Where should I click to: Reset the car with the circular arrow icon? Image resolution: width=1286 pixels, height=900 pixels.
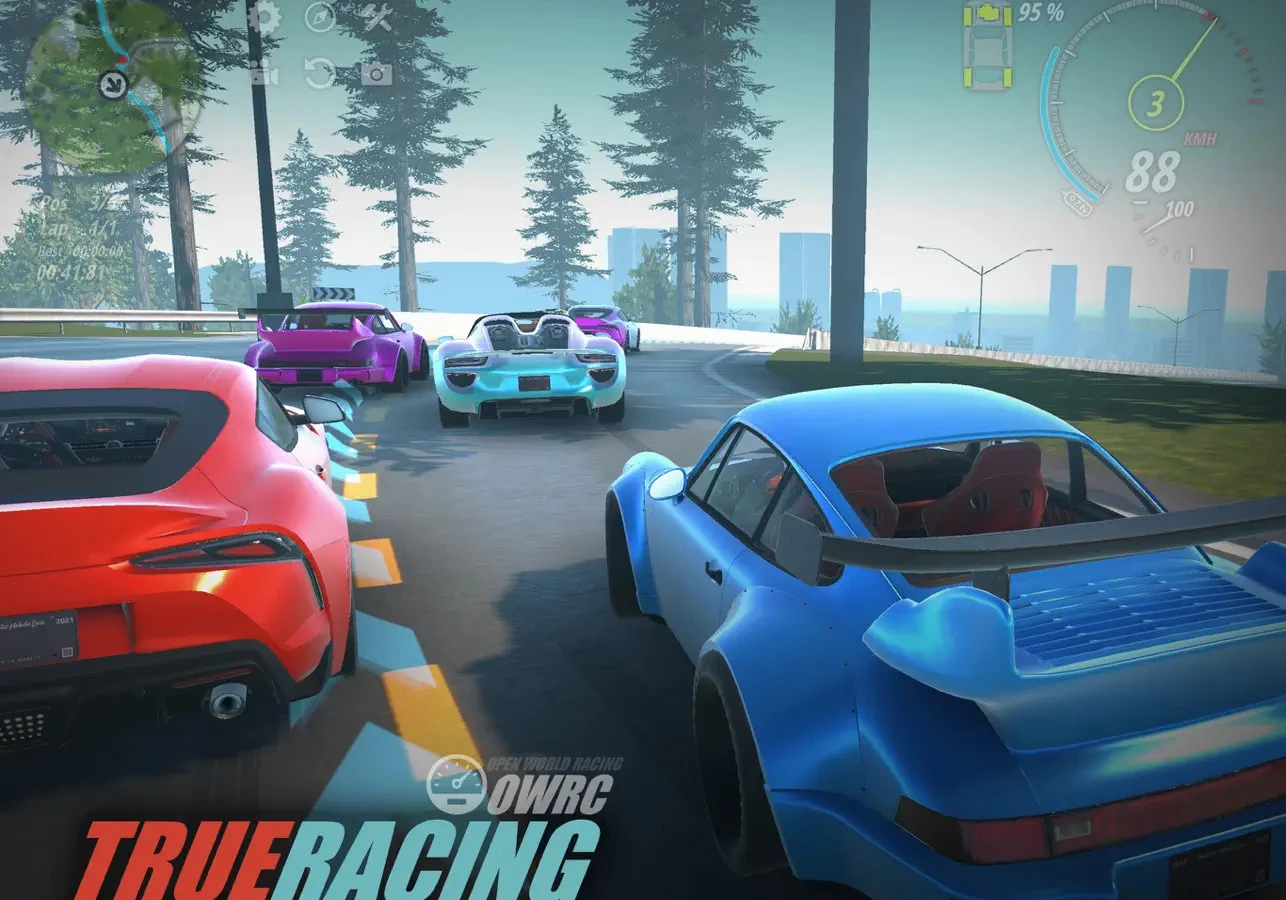(320, 73)
